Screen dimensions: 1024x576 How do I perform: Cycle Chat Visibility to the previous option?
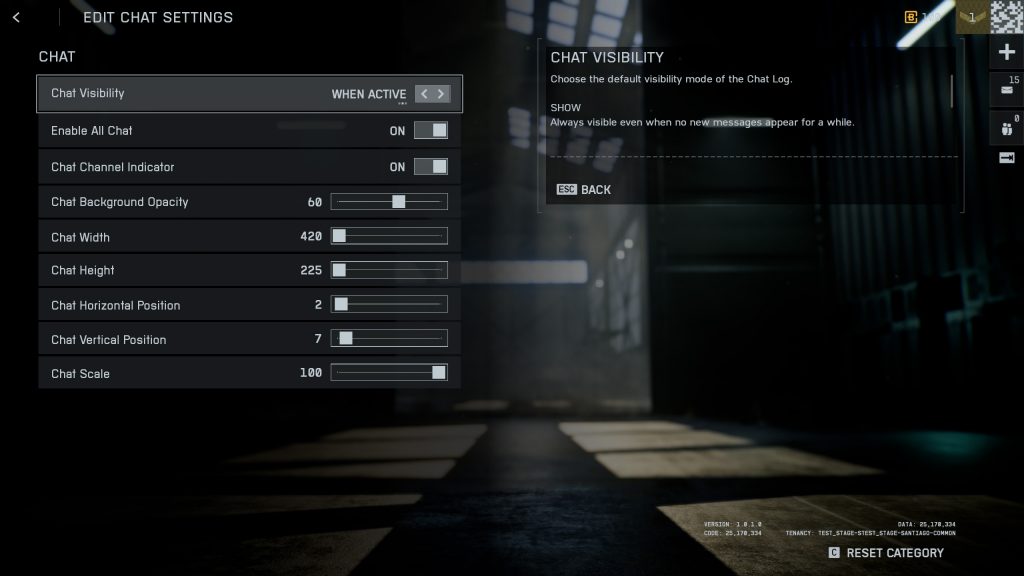424,94
